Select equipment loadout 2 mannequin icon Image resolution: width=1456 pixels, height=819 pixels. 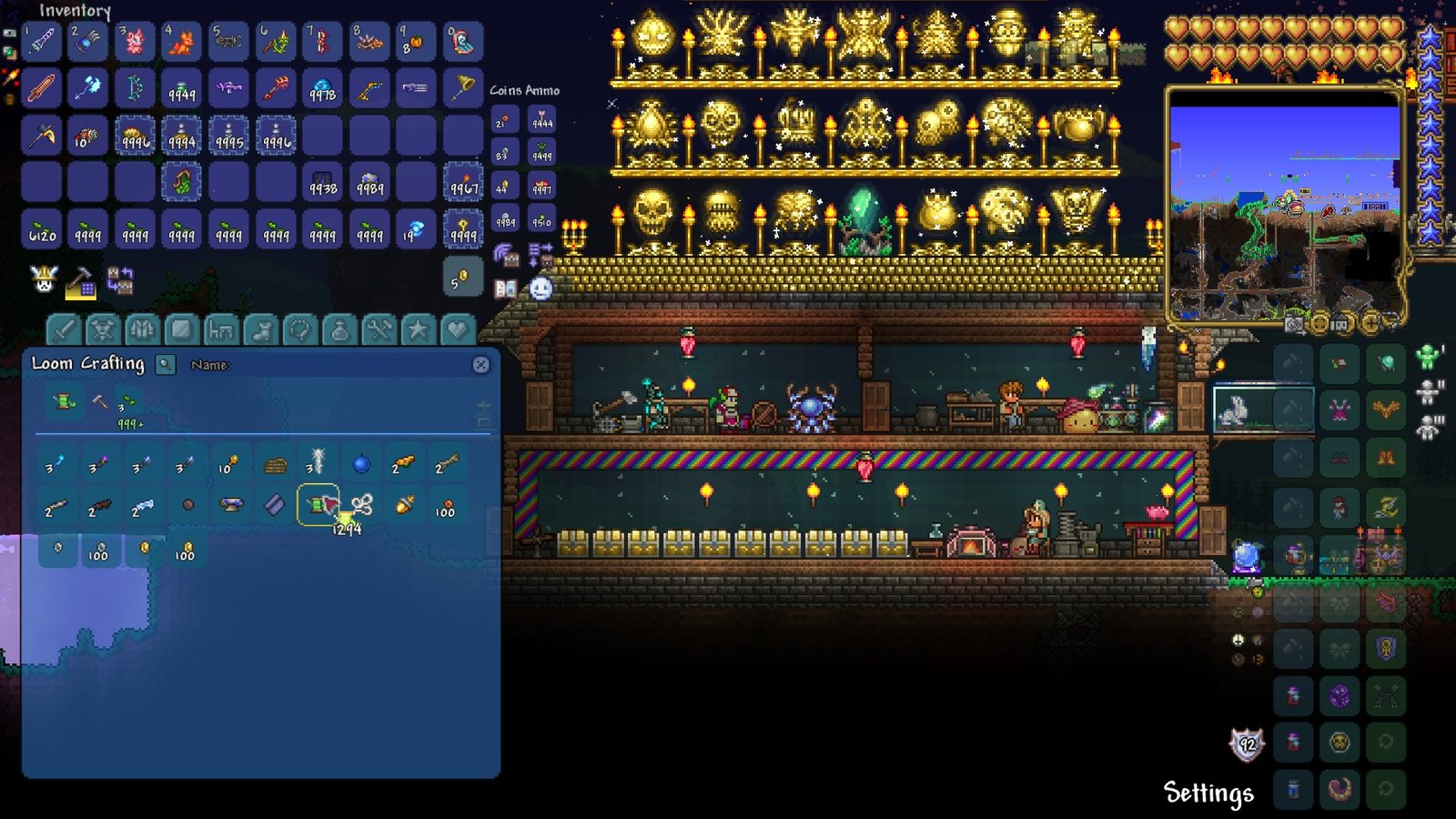point(1427,392)
